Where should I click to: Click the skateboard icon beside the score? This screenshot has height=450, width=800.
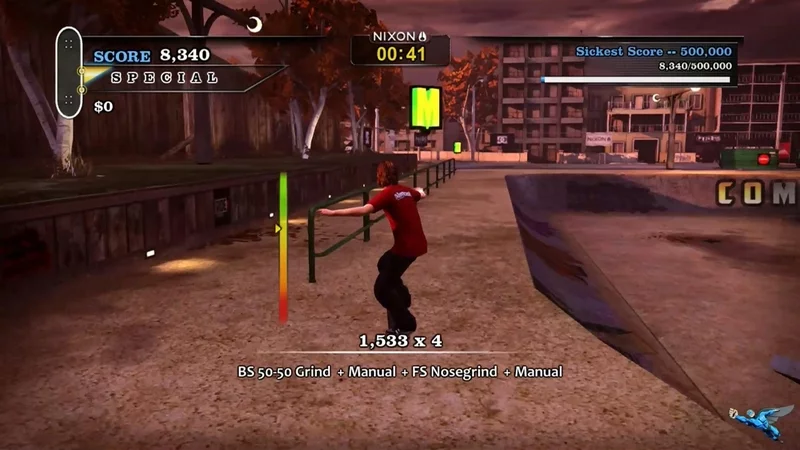(69, 72)
